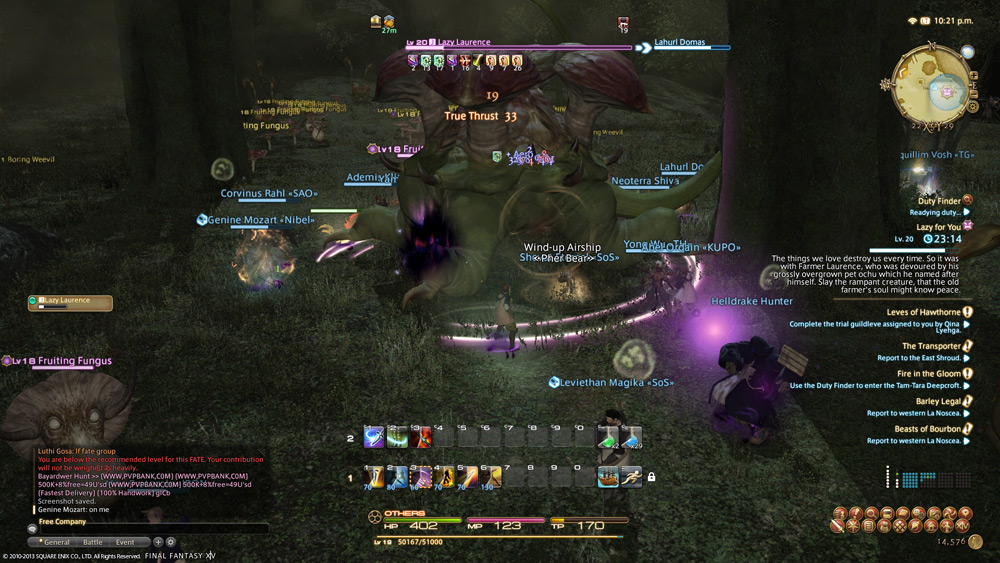Image resolution: width=1000 pixels, height=563 pixels.
Task: Use the blue ether potion slot
Action: tap(631, 437)
